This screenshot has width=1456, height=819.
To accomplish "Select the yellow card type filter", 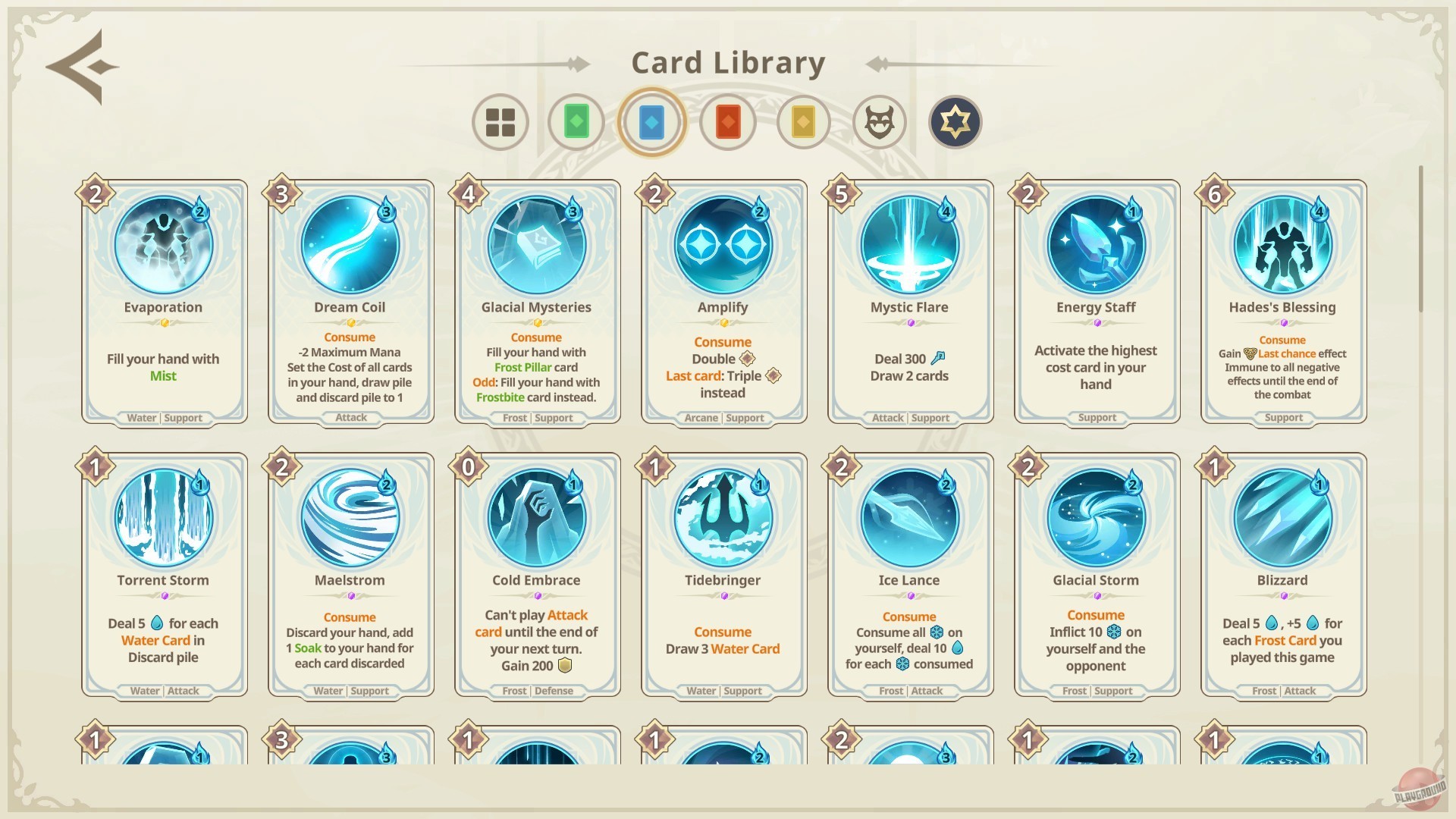I will click(x=802, y=122).
